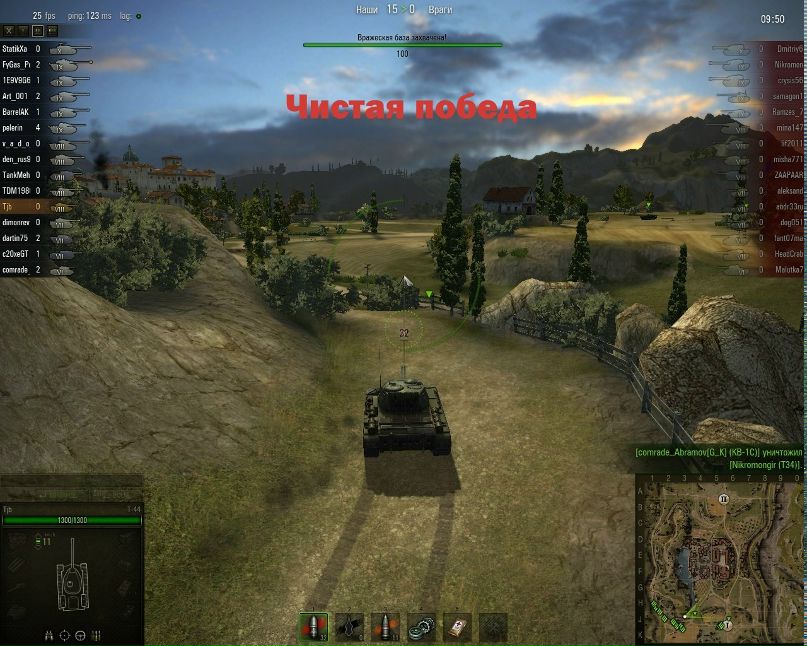807x646 pixels.
Task: Click the crossed-out first player-list mode button
Action: pyautogui.click(x=9, y=31)
